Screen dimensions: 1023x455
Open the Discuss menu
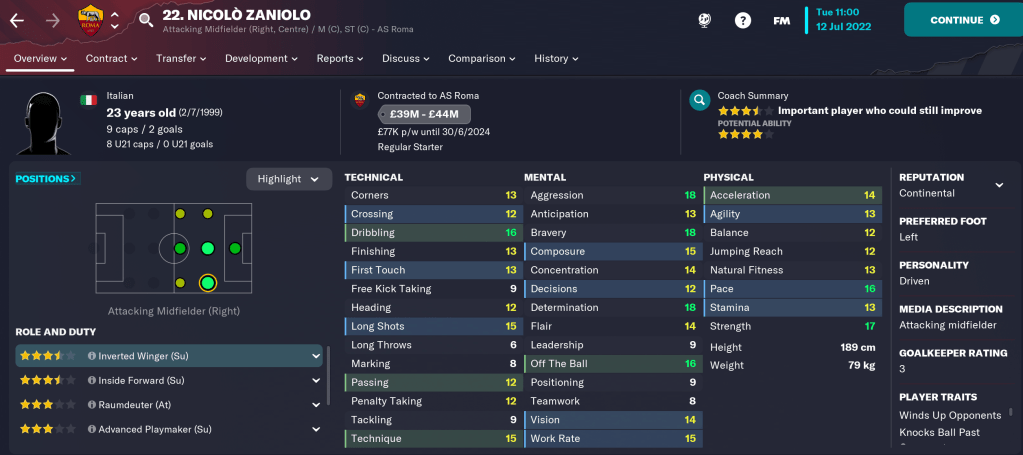pyautogui.click(x=406, y=59)
